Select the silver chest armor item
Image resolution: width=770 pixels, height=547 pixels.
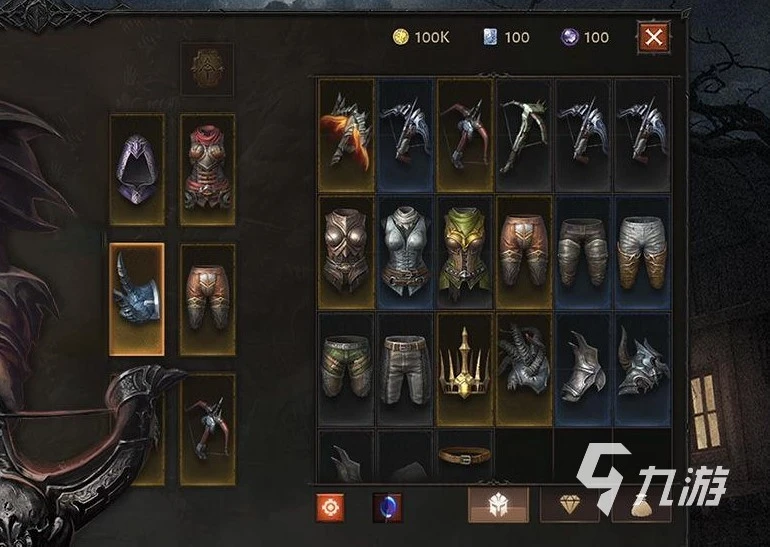point(405,250)
